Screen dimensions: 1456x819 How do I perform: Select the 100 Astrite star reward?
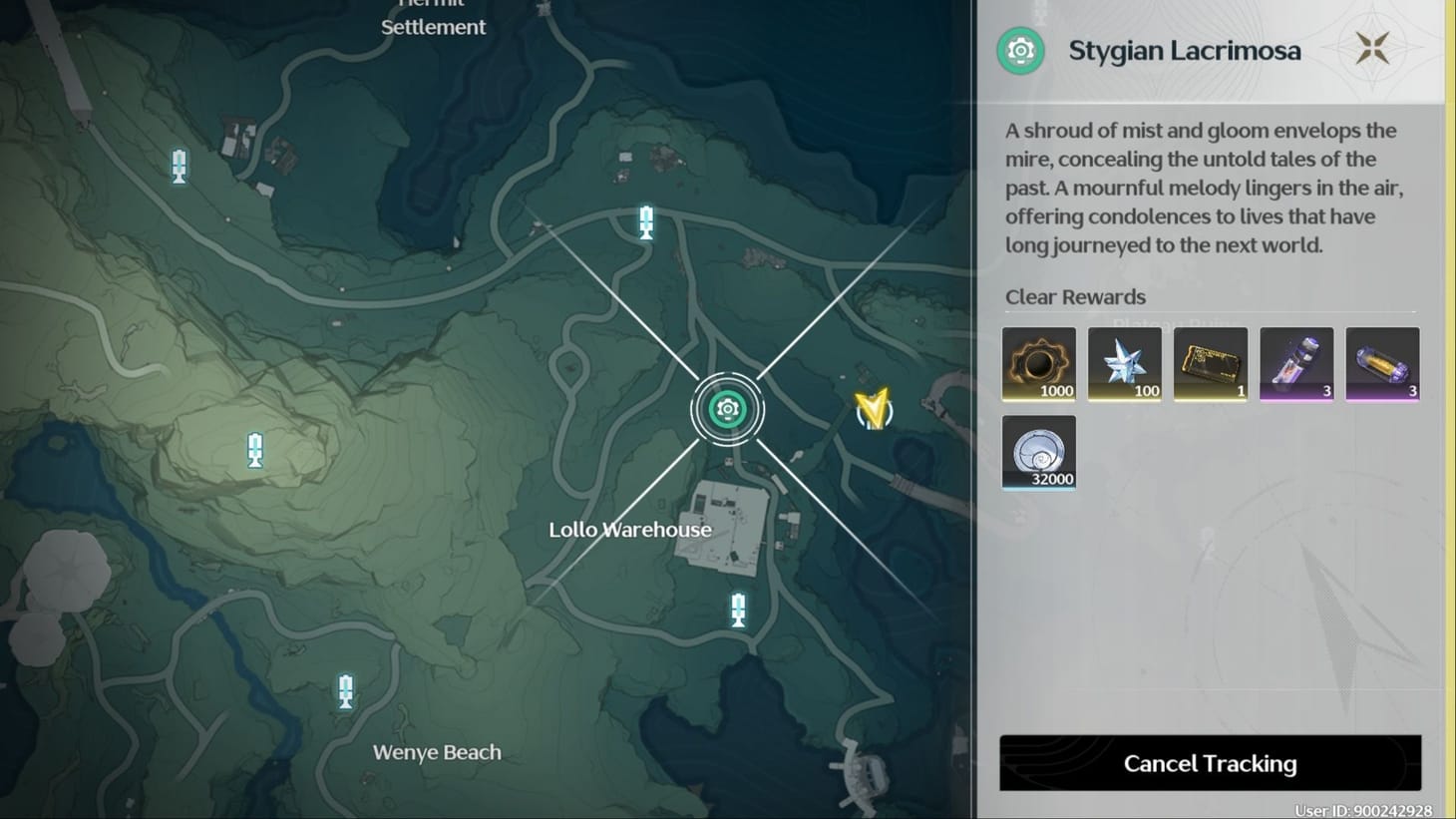point(1124,363)
